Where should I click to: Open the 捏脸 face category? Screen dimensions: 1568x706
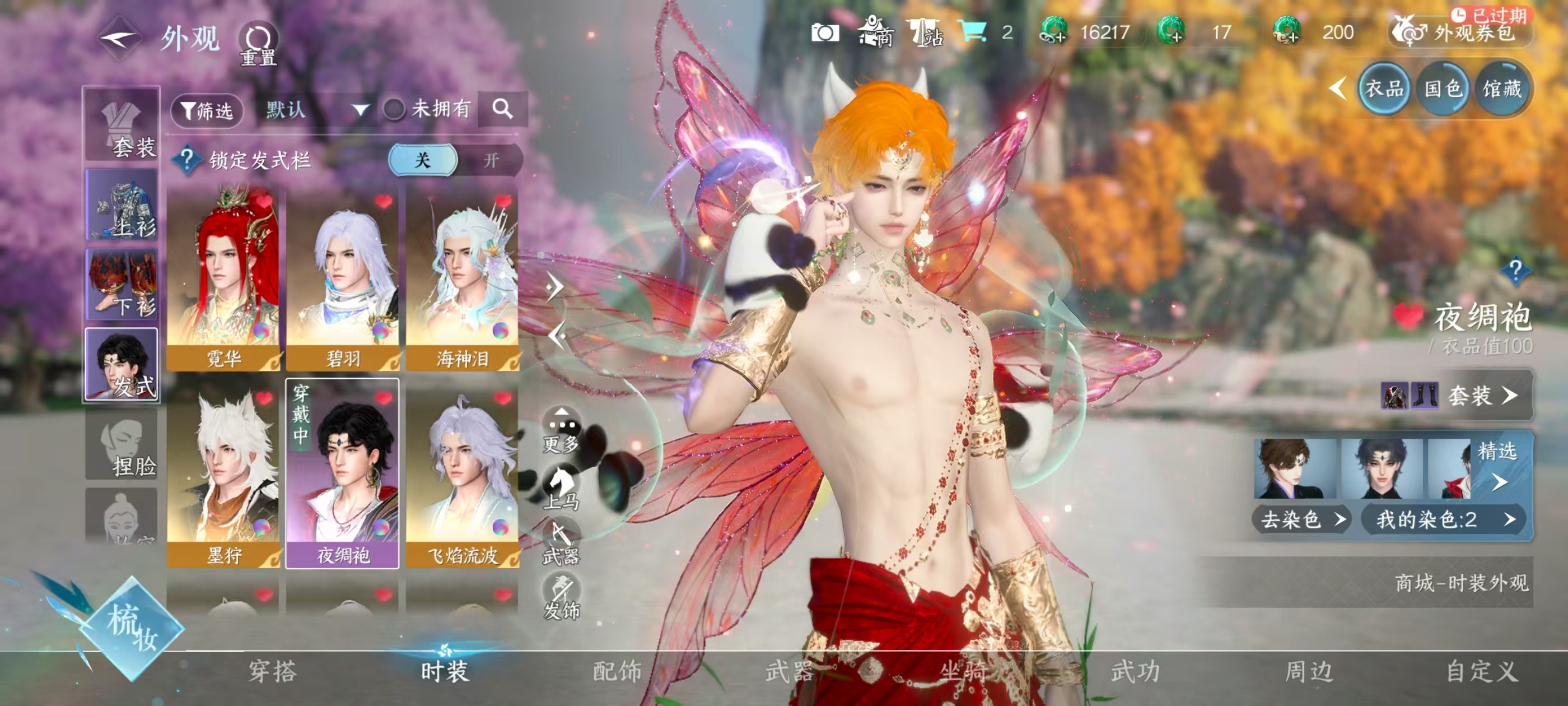tap(122, 445)
